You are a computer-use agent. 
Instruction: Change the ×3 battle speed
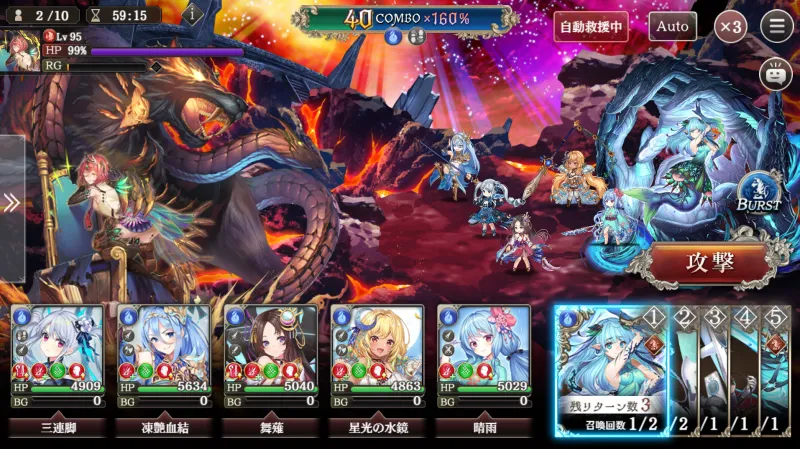730,26
